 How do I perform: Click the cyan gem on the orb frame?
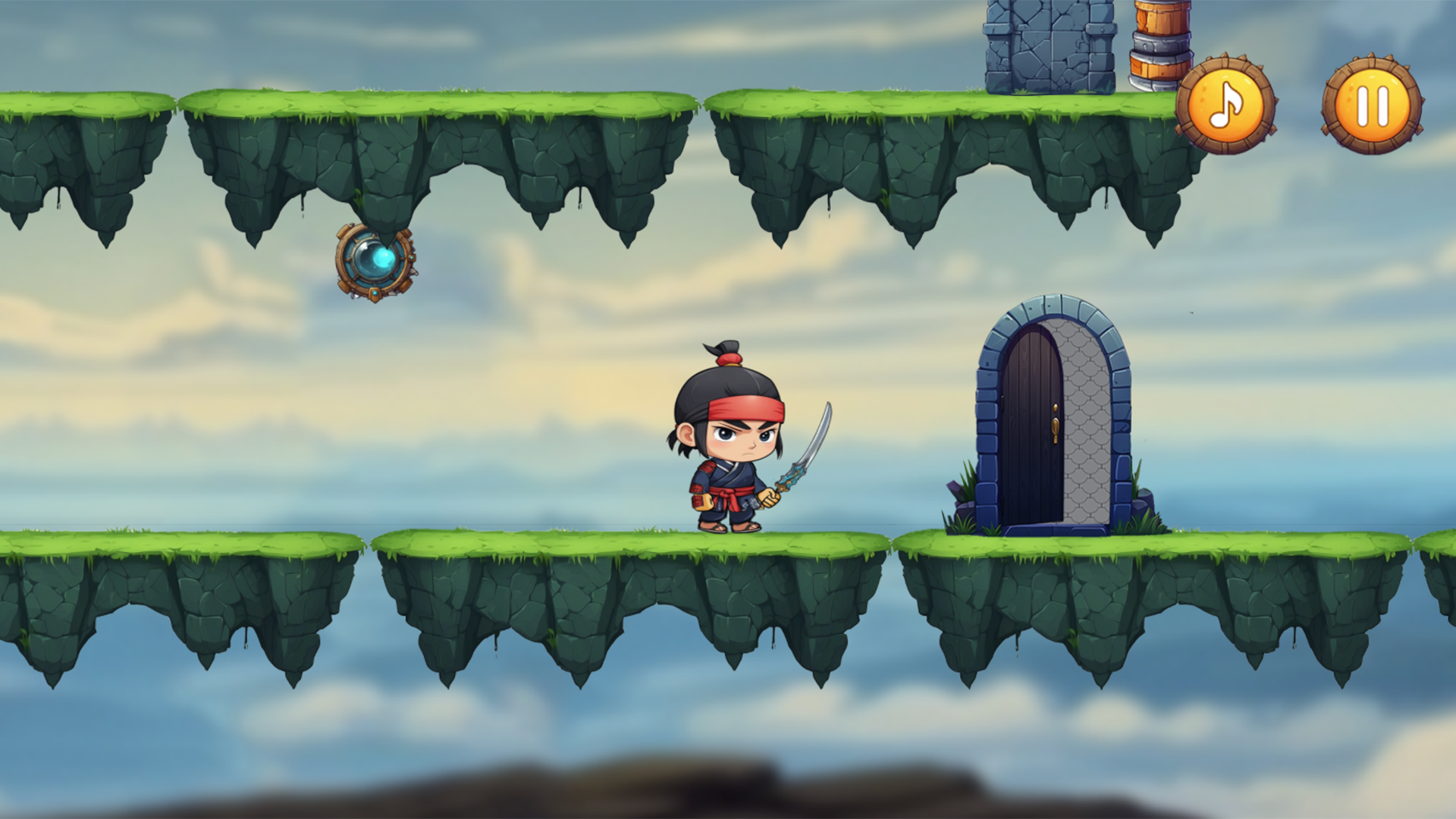pyautogui.click(x=375, y=293)
